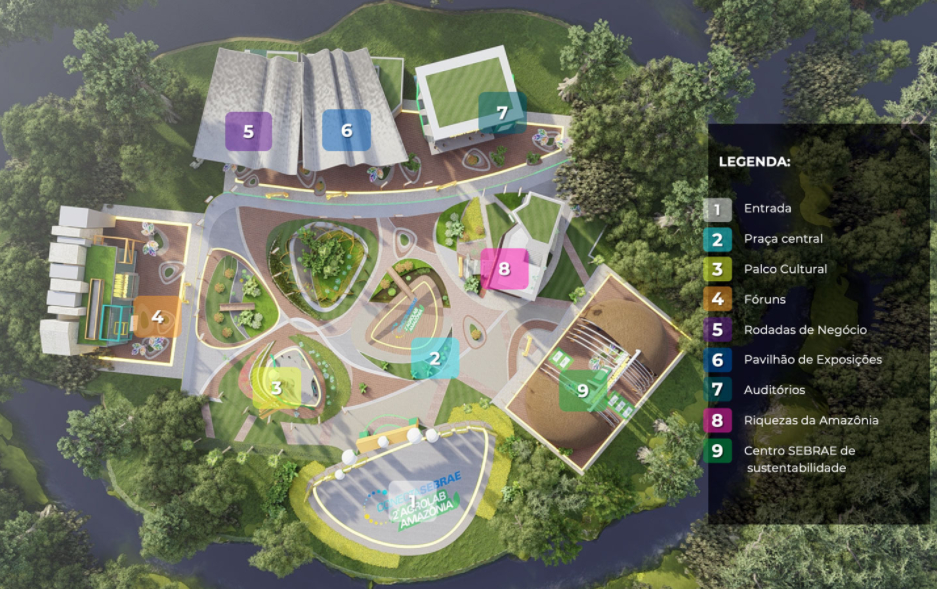Open Centro SEBRAE de sustentabilidade legend entry
Image resolution: width=937 pixels, height=589 pixels.
(799, 458)
